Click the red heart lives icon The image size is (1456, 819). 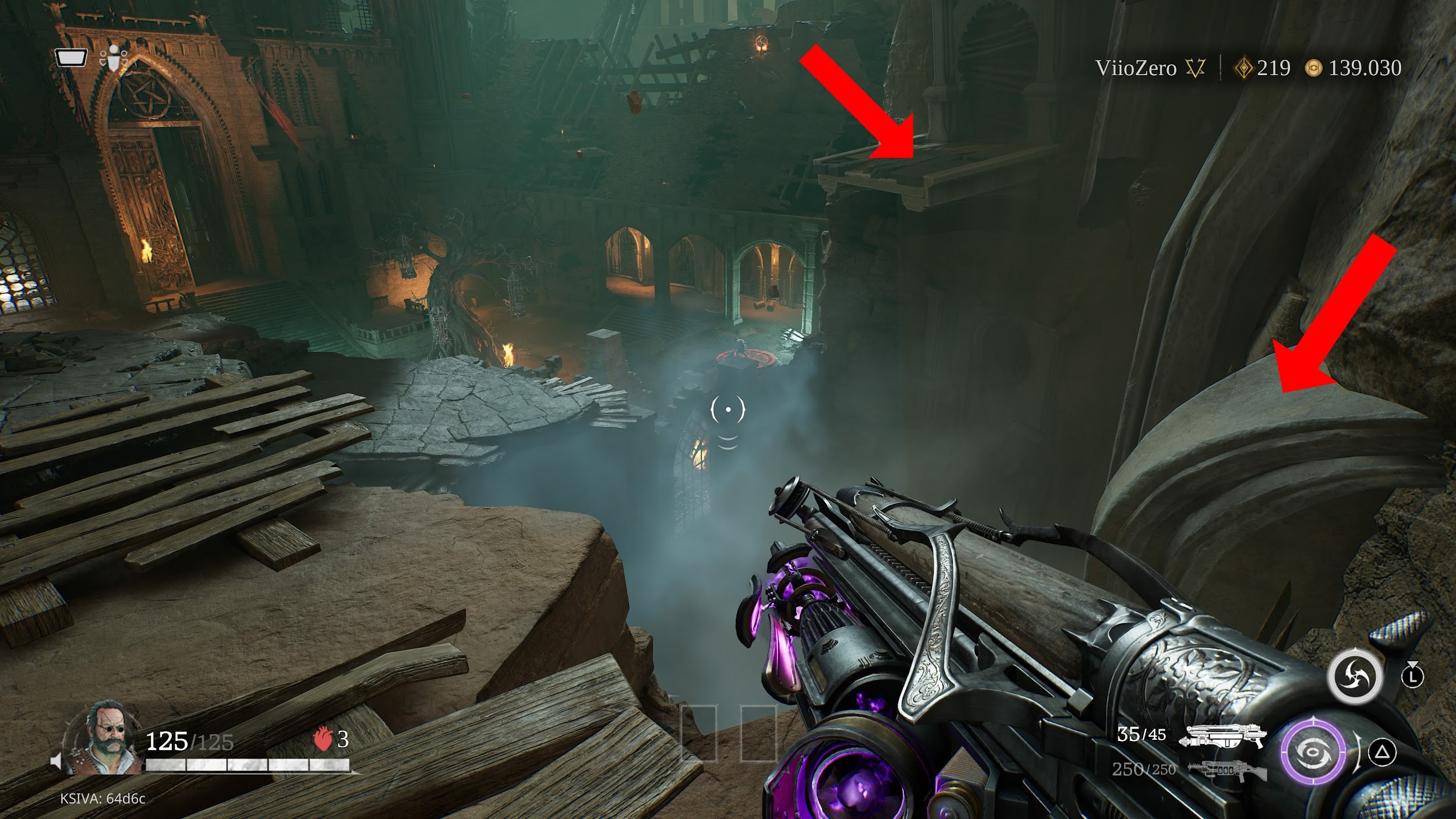click(322, 740)
